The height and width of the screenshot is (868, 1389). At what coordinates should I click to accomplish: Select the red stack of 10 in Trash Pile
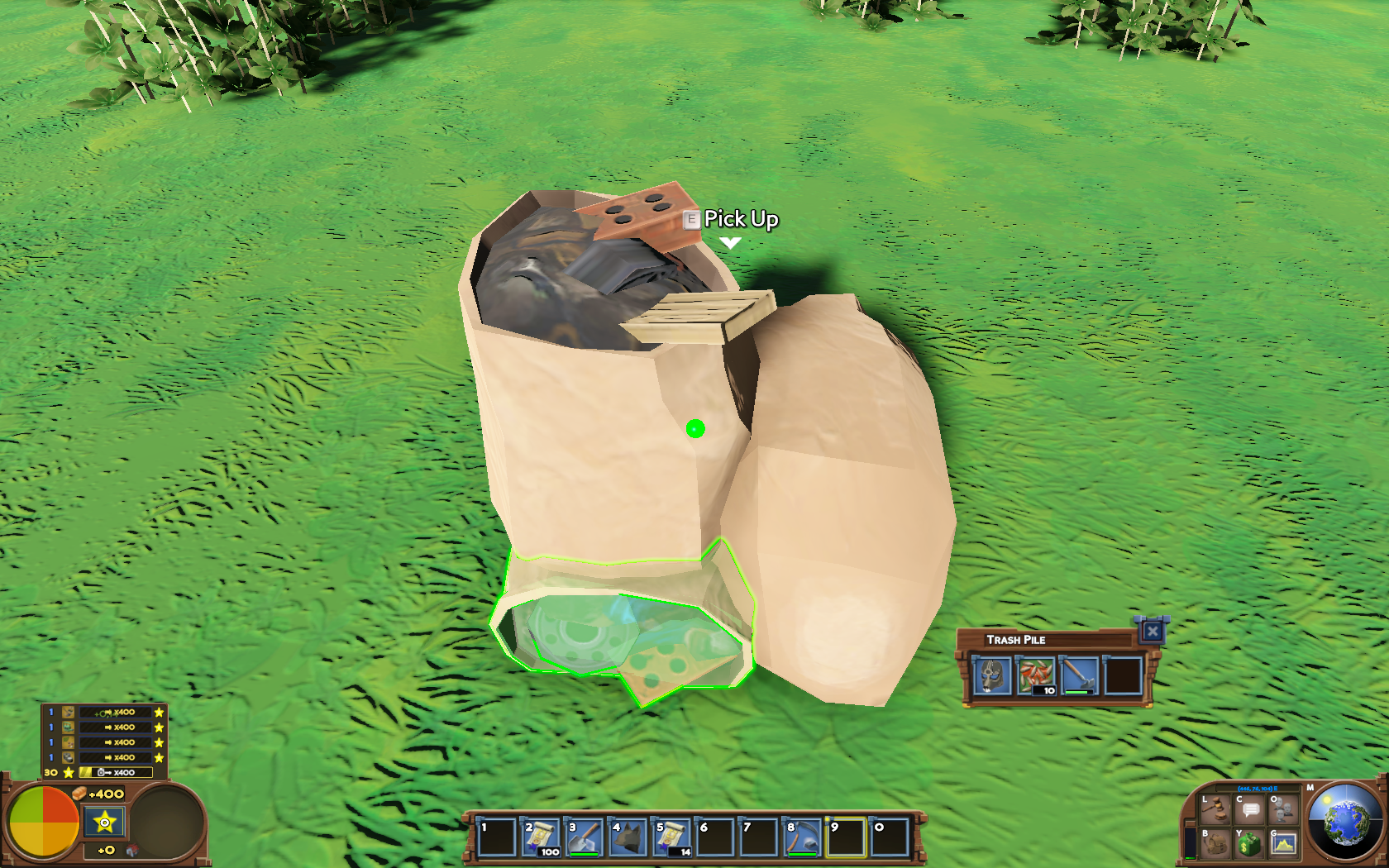(1036, 675)
